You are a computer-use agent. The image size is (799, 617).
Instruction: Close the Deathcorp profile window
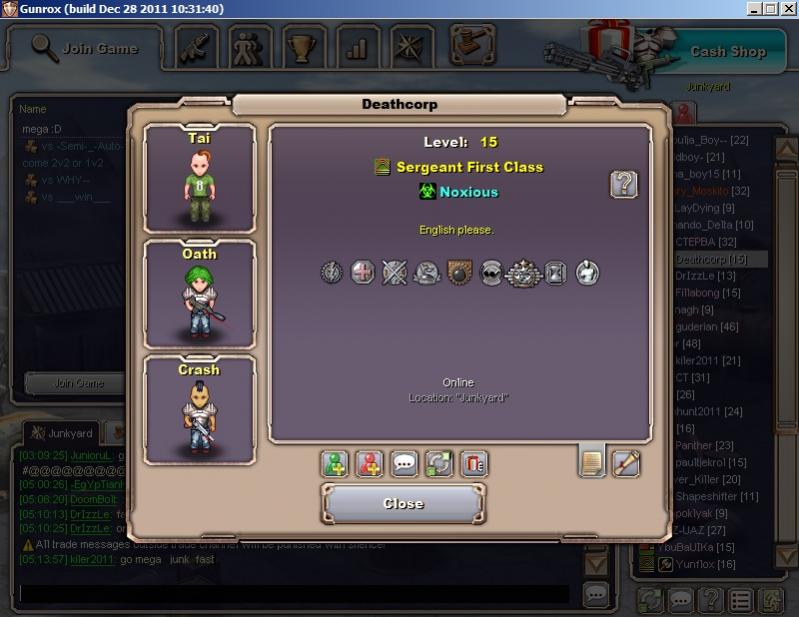(403, 503)
